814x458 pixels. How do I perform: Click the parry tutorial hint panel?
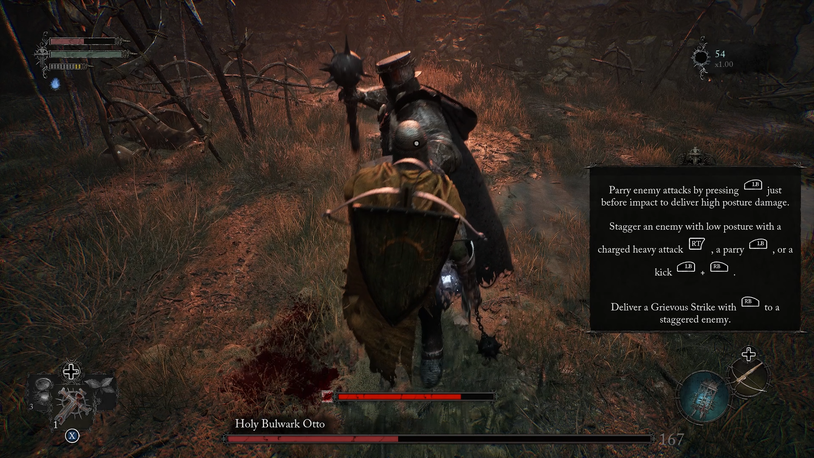tap(694, 249)
